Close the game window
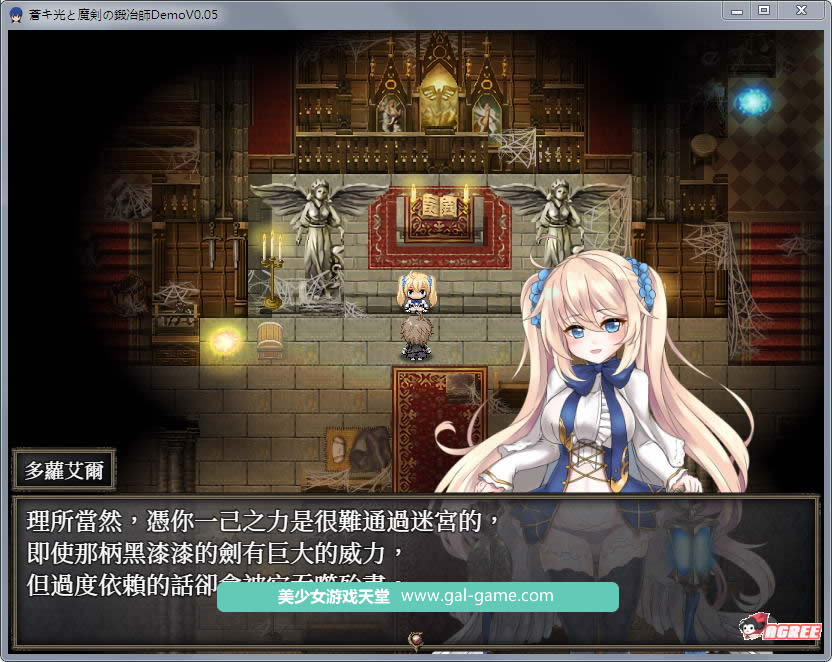Viewport: 832px width, 662px height. tap(802, 10)
